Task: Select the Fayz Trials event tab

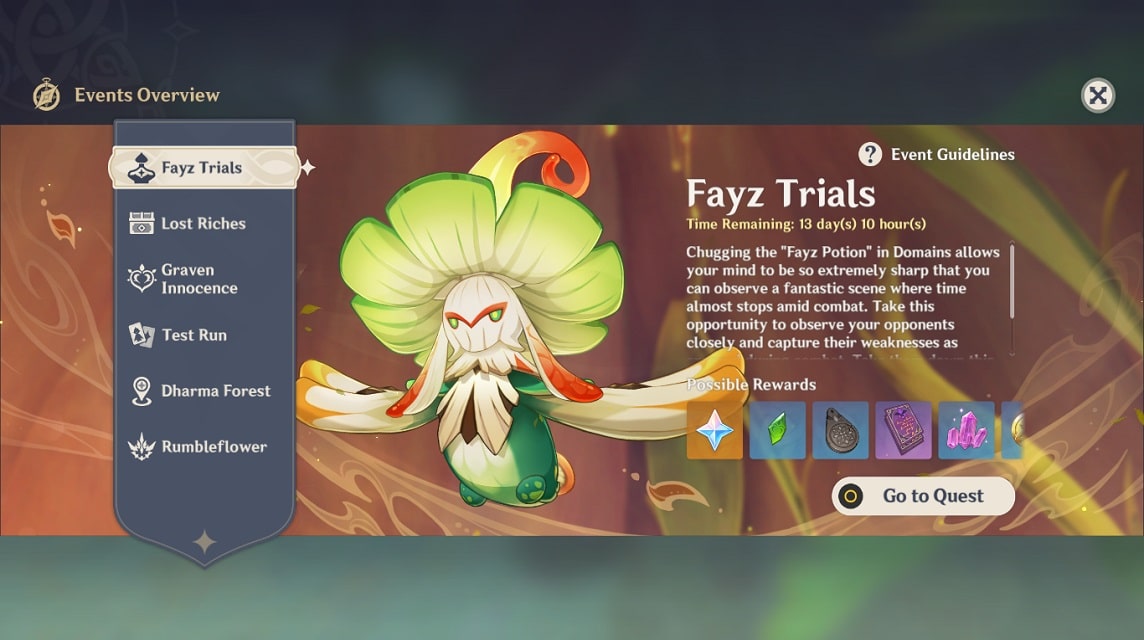Action: click(203, 168)
